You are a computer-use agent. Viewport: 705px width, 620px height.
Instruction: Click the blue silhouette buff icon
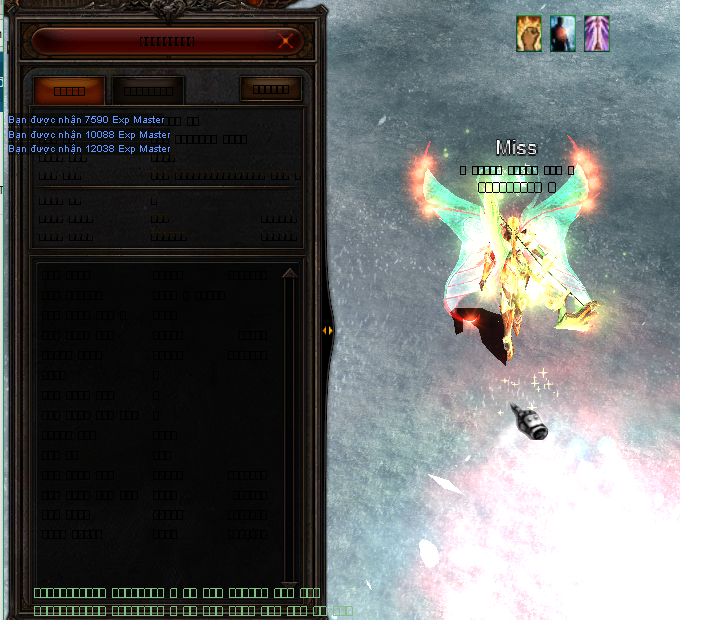[x=563, y=34]
